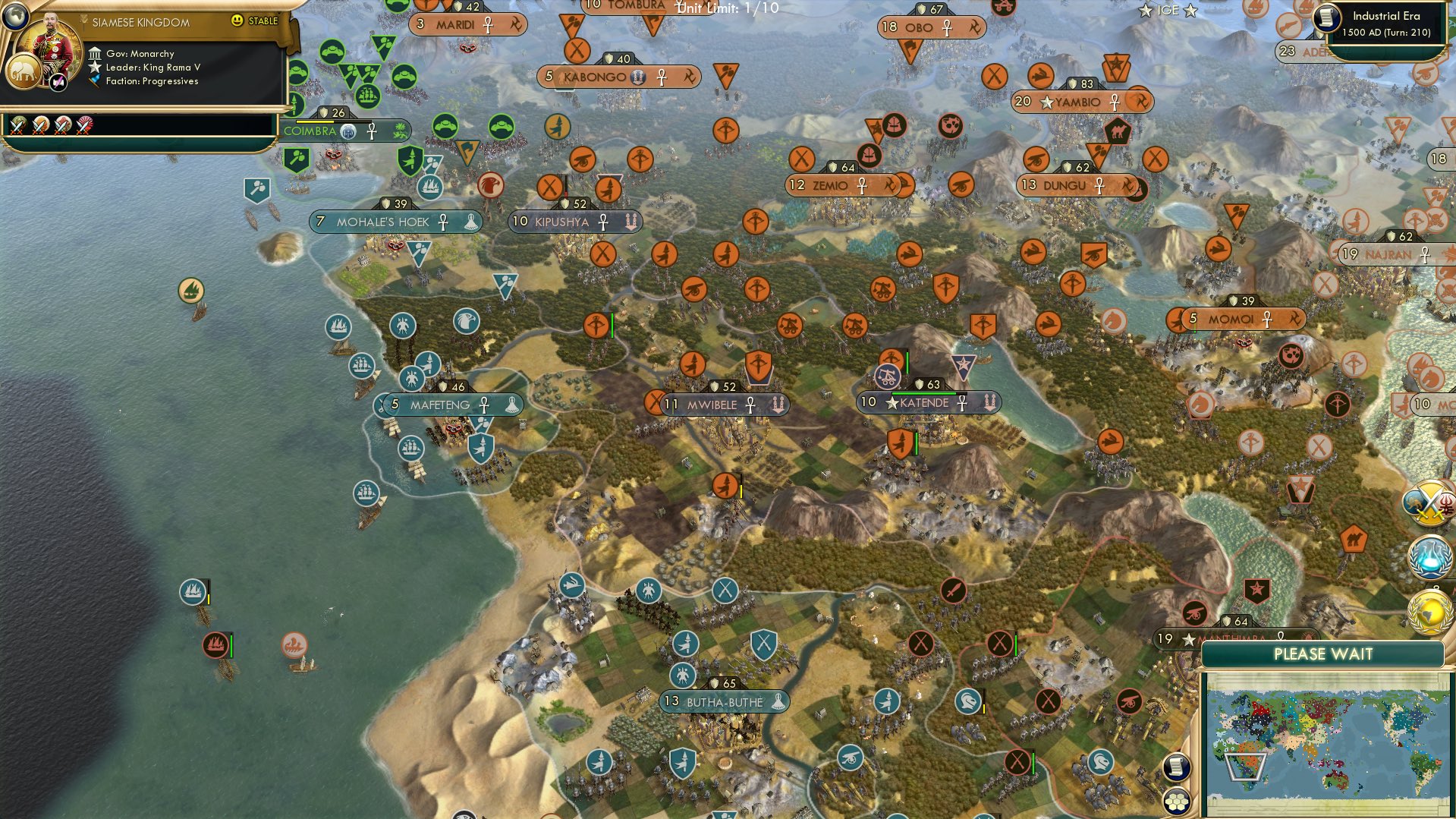
Task: Select the crossed-swords combat icon above the minimap
Action: pos(1429,505)
